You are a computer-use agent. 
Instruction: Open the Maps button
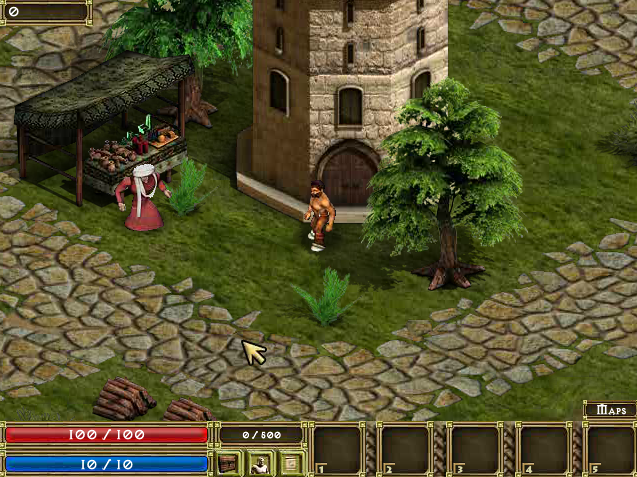click(x=610, y=409)
